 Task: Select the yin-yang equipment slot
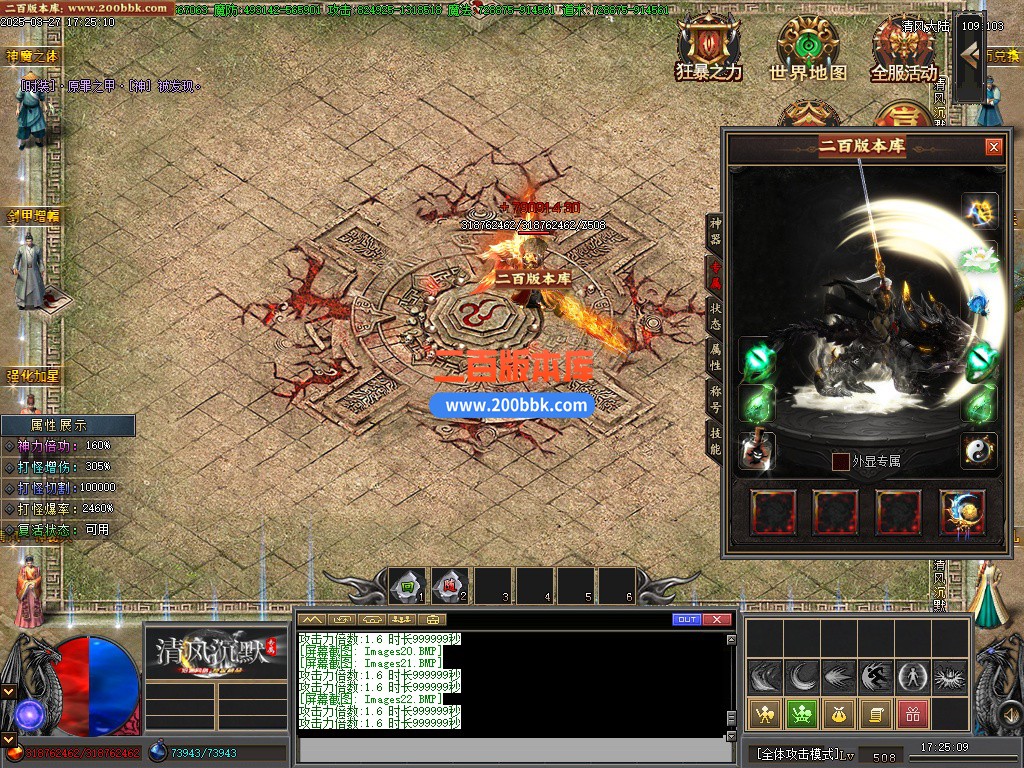980,450
